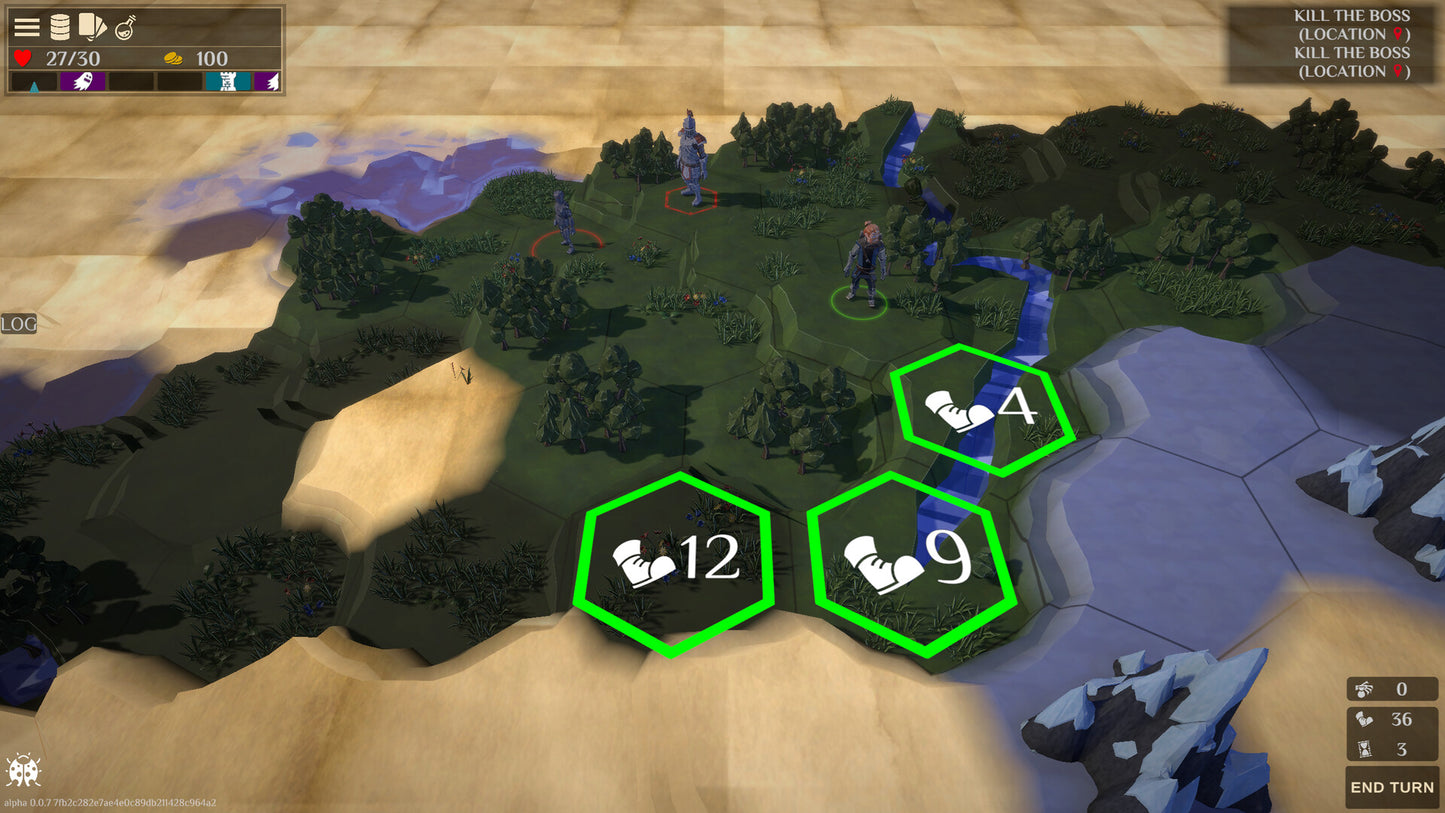Show the card deck

[x=92, y=26]
